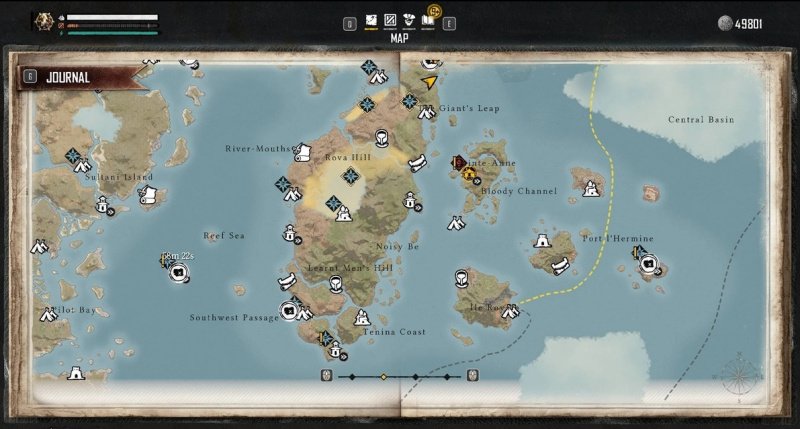
Task: Click the Sultani Island tent marker
Action: pos(82,166)
